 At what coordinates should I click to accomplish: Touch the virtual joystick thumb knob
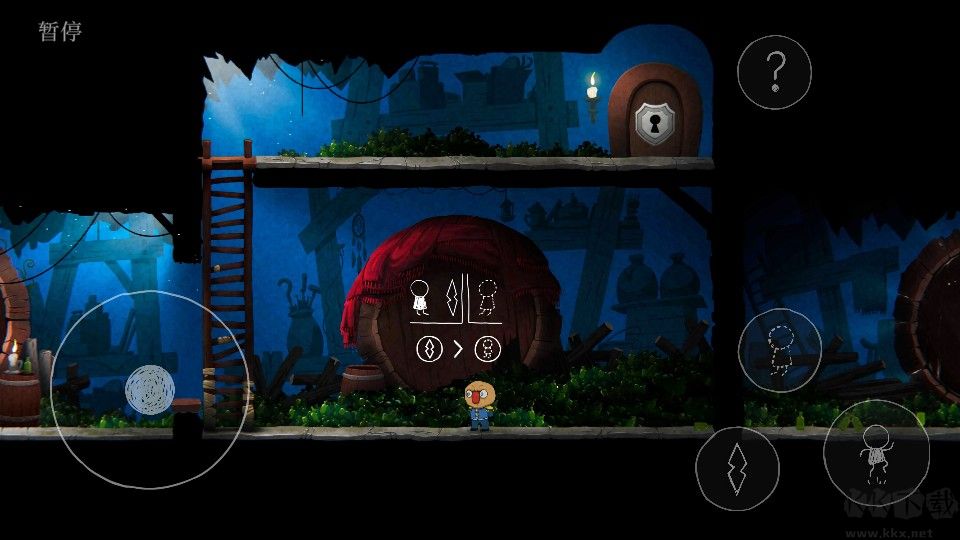[x=150, y=390]
